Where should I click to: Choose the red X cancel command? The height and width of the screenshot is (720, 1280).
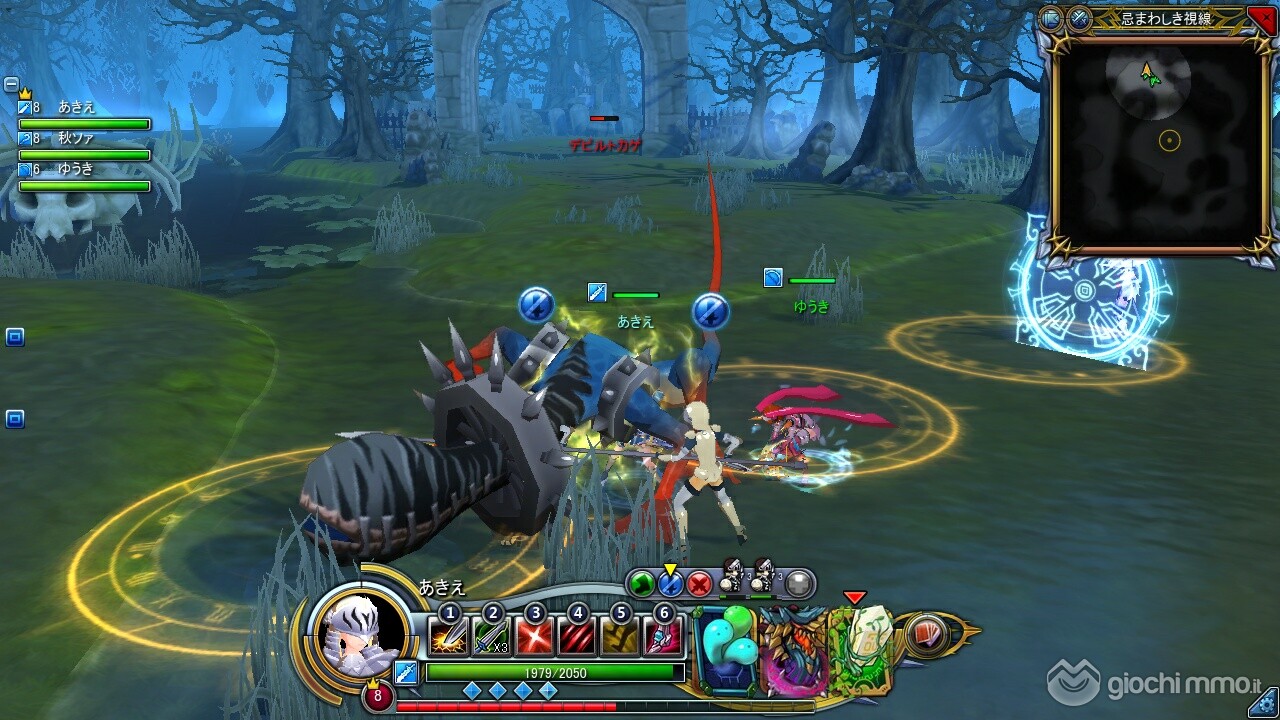tap(700, 583)
